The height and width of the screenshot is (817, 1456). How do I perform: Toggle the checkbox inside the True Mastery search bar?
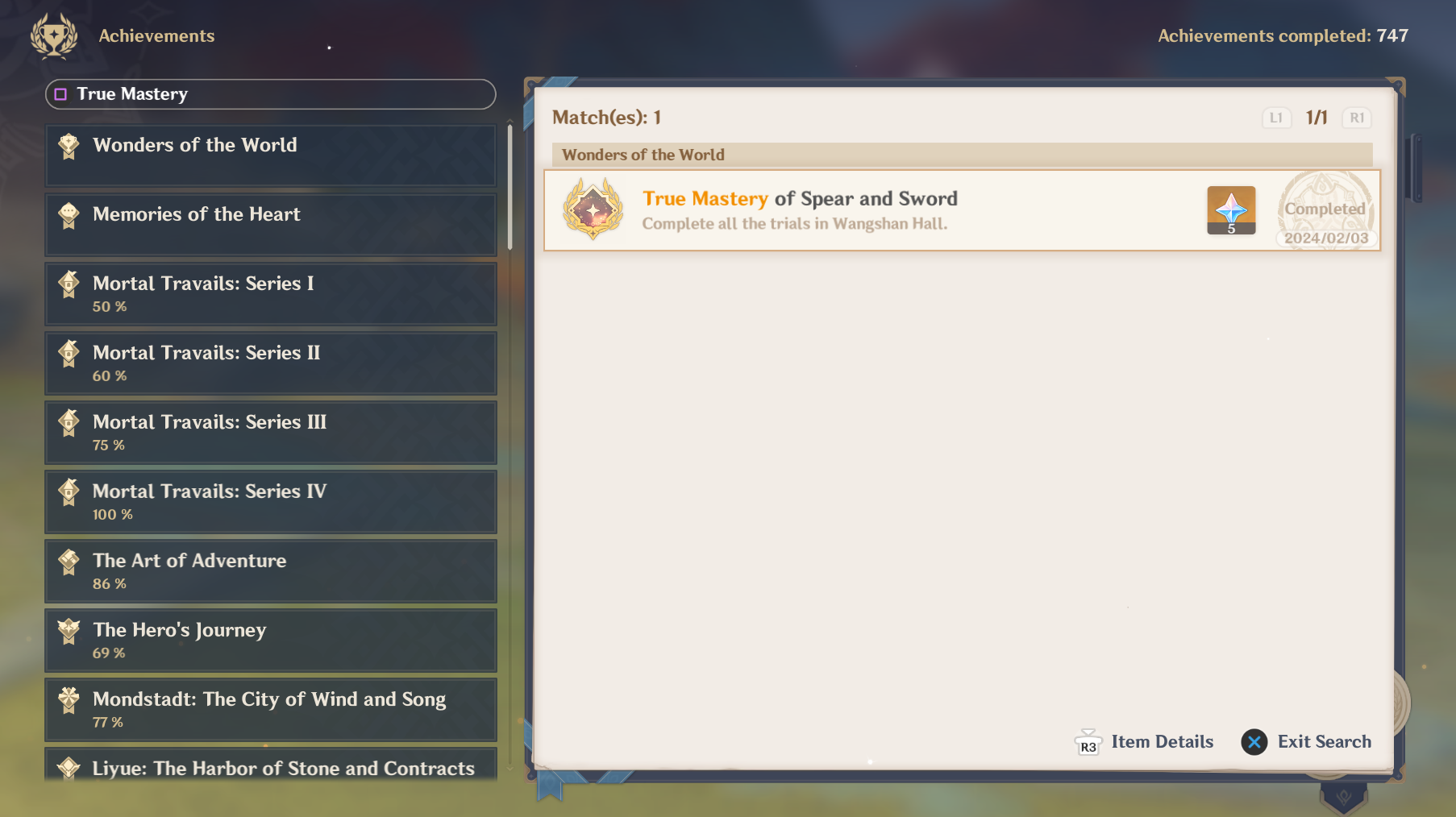click(60, 94)
